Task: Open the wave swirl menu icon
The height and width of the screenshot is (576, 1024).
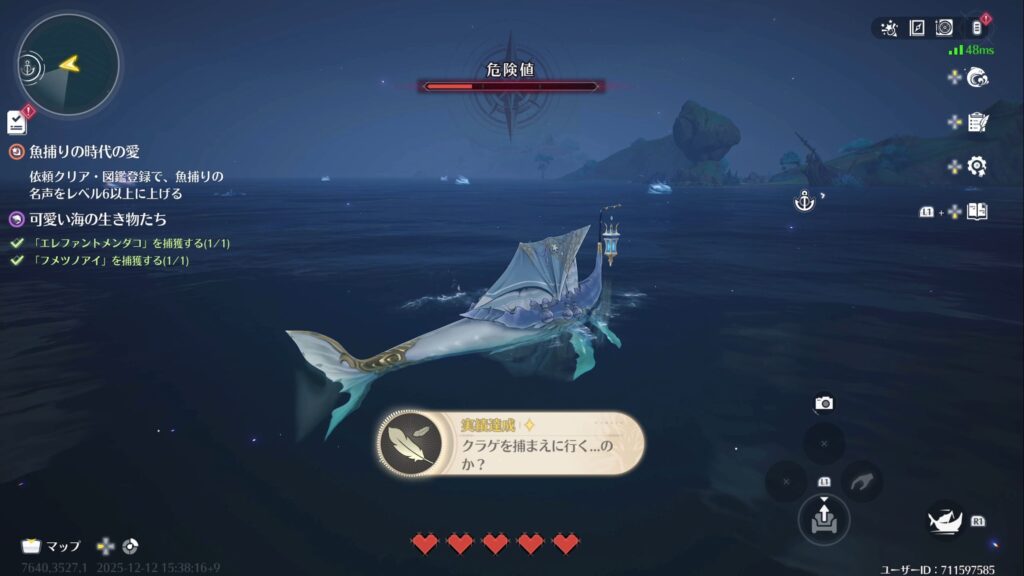Action: coord(977,78)
